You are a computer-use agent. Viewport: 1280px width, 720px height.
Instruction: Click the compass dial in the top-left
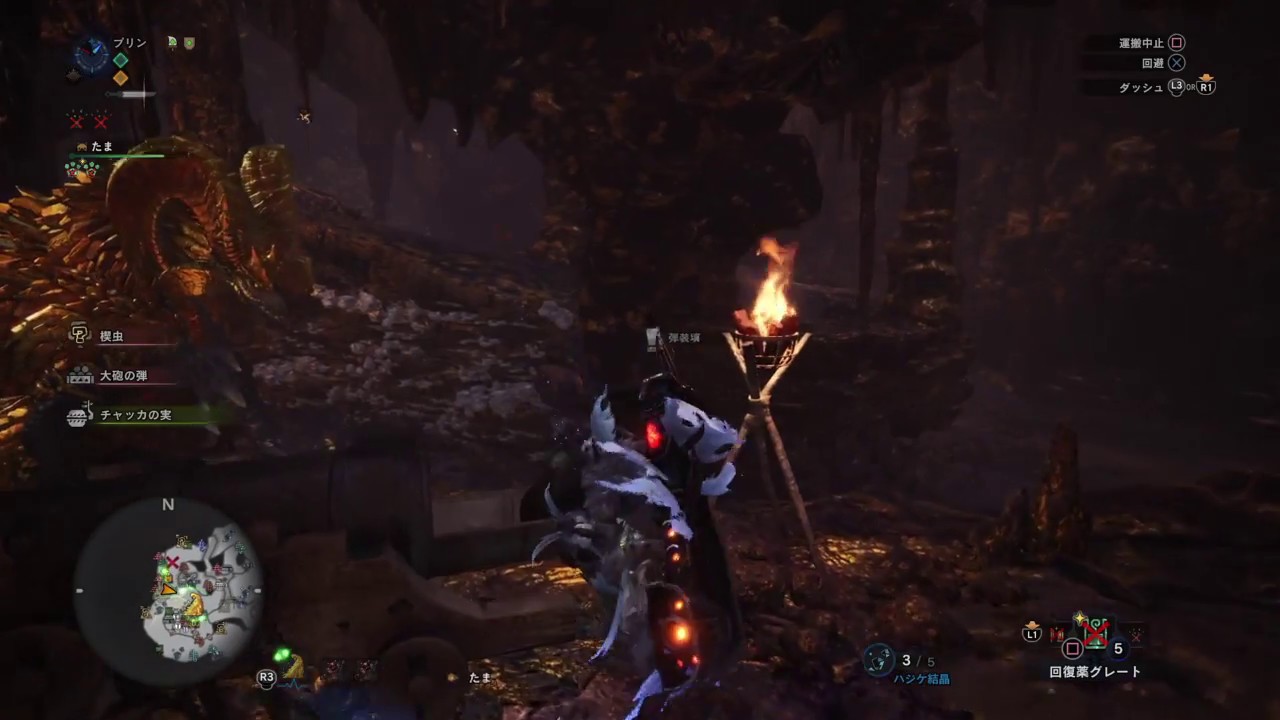[x=91, y=54]
